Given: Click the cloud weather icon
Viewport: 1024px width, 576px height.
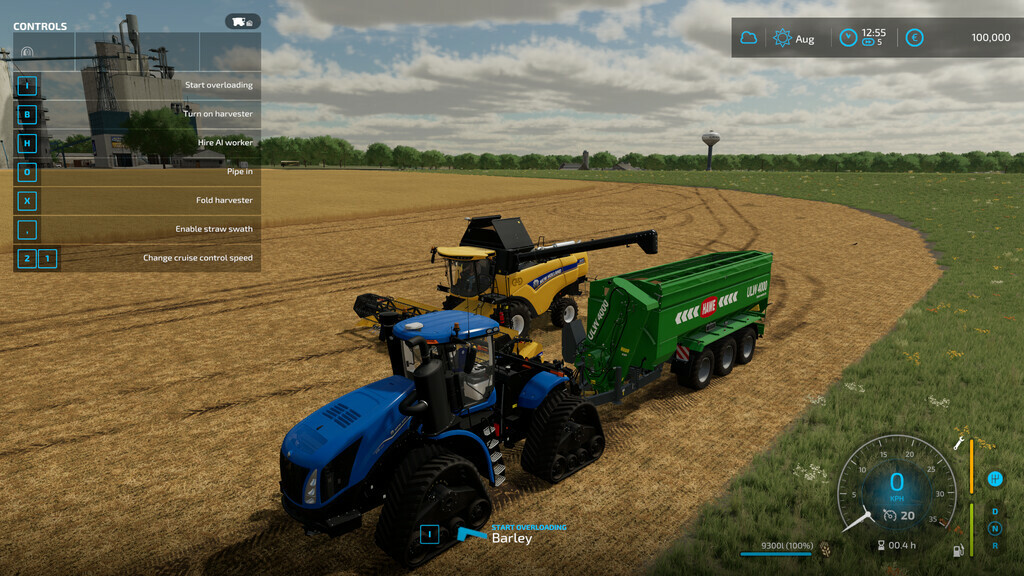Looking at the screenshot, I should coord(748,38).
